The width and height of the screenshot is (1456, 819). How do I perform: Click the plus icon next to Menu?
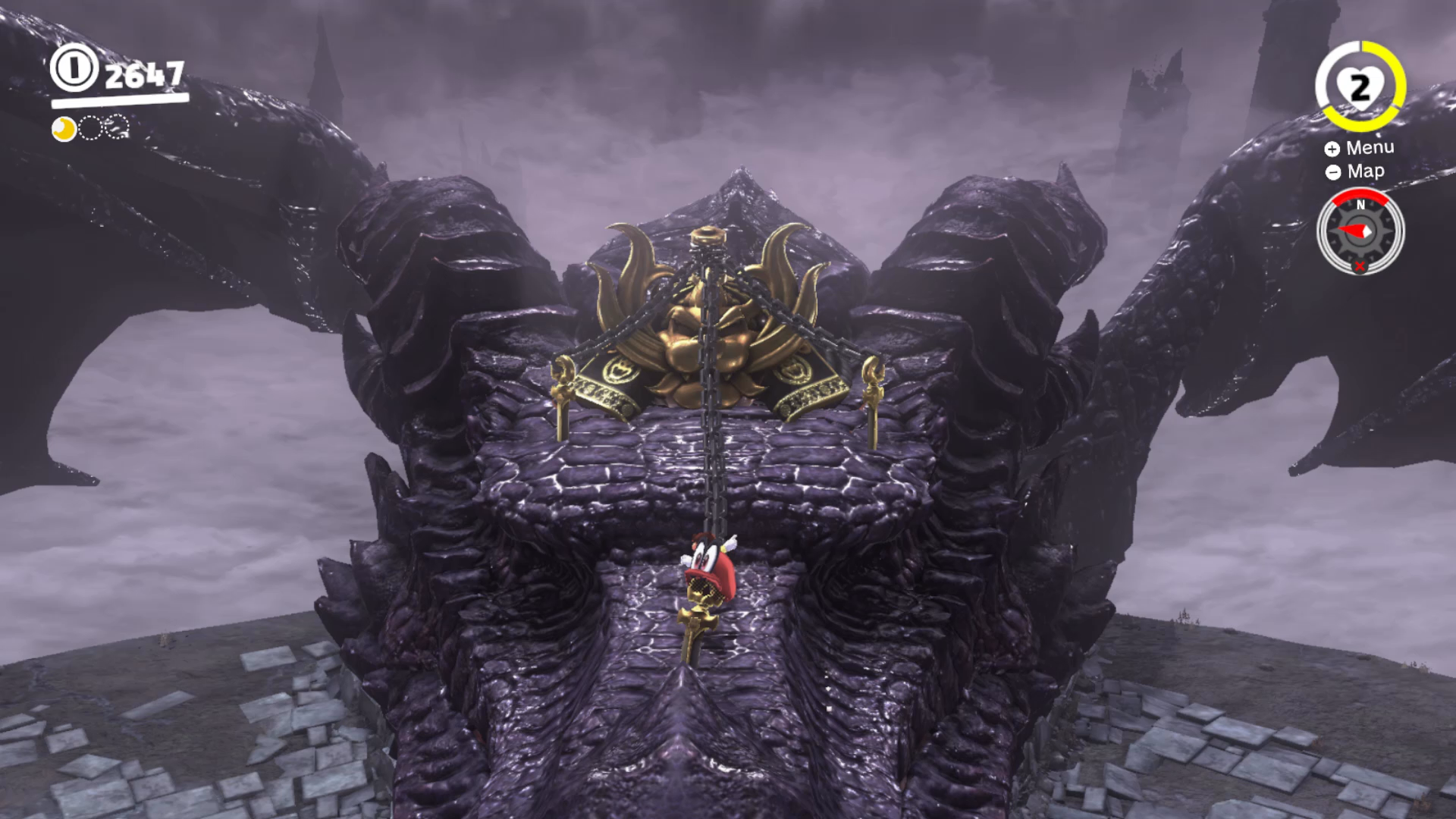point(1332,149)
